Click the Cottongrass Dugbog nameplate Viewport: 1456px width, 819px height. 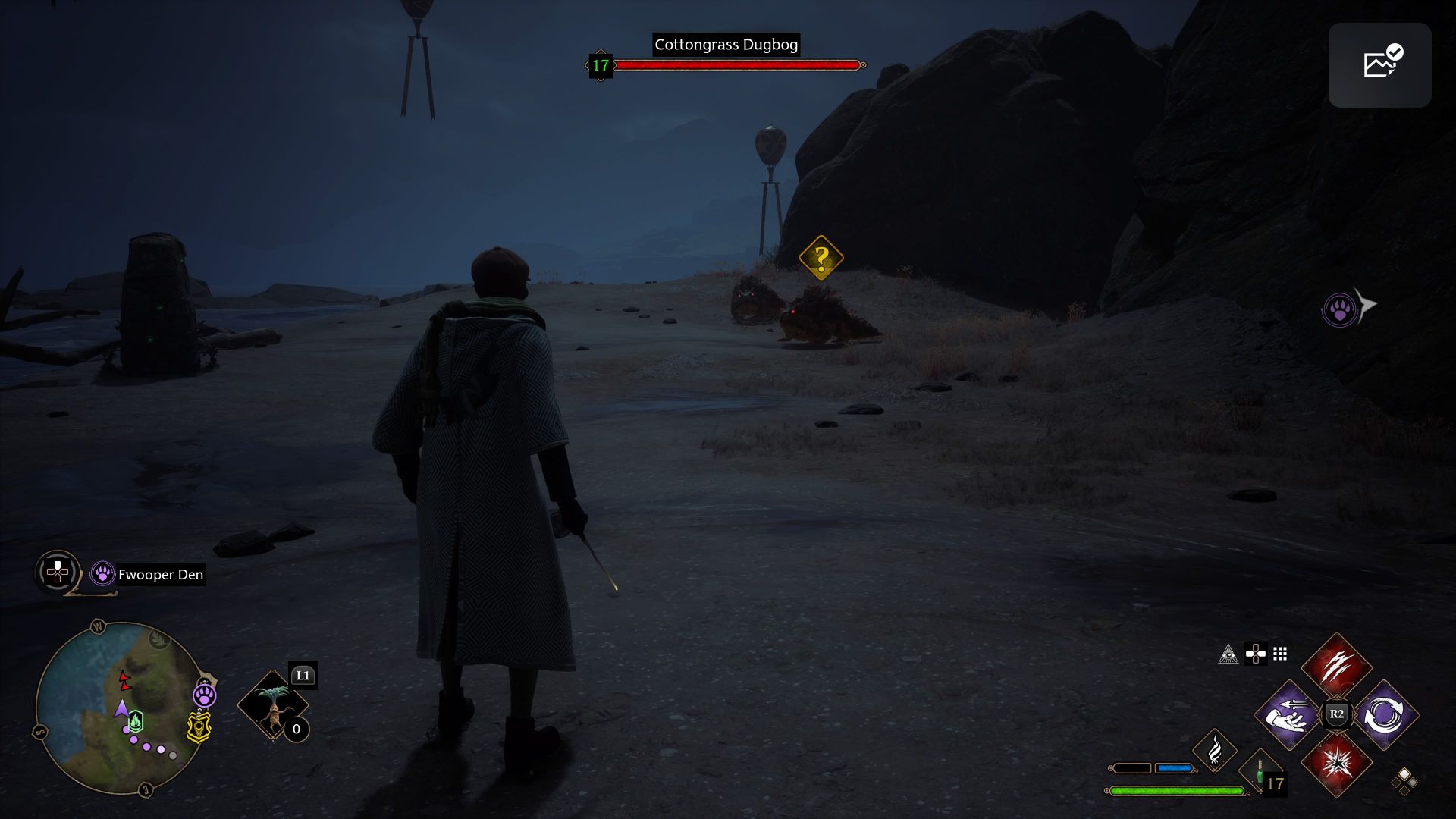click(726, 45)
